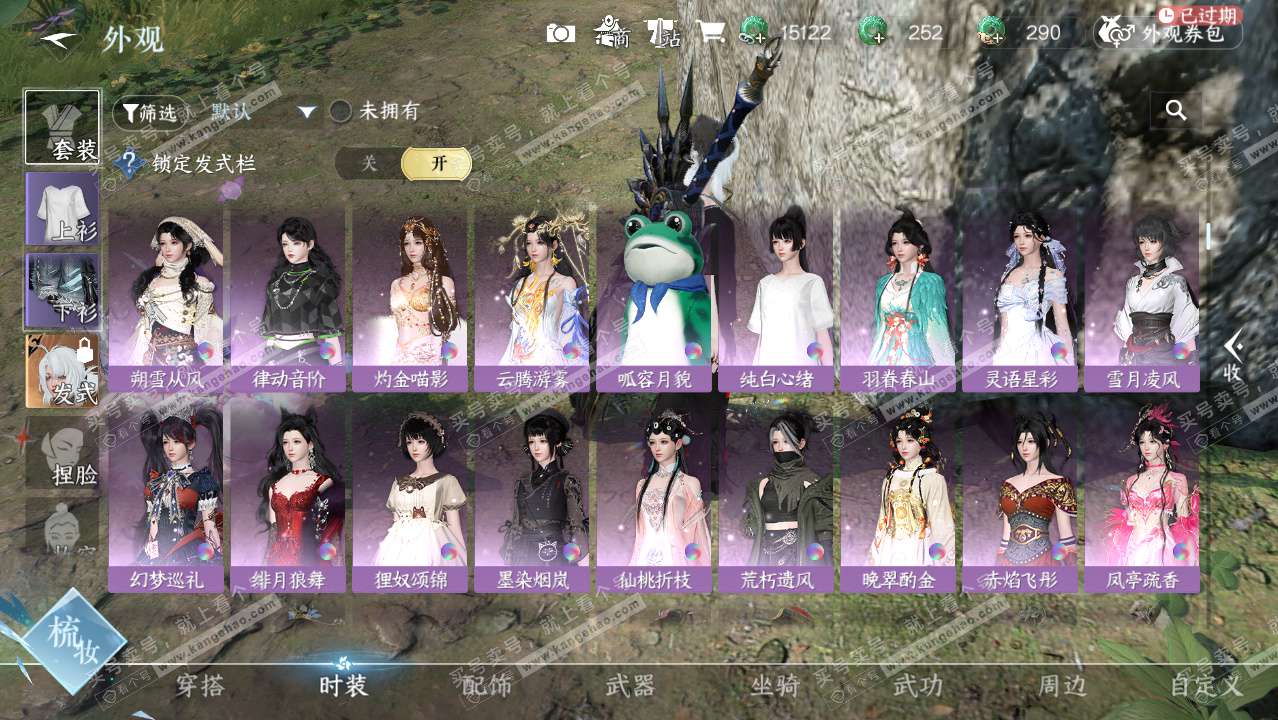Go back with the top-left arrow
1278x720 pixels.
pyautogui.click(x=58, y=40)
